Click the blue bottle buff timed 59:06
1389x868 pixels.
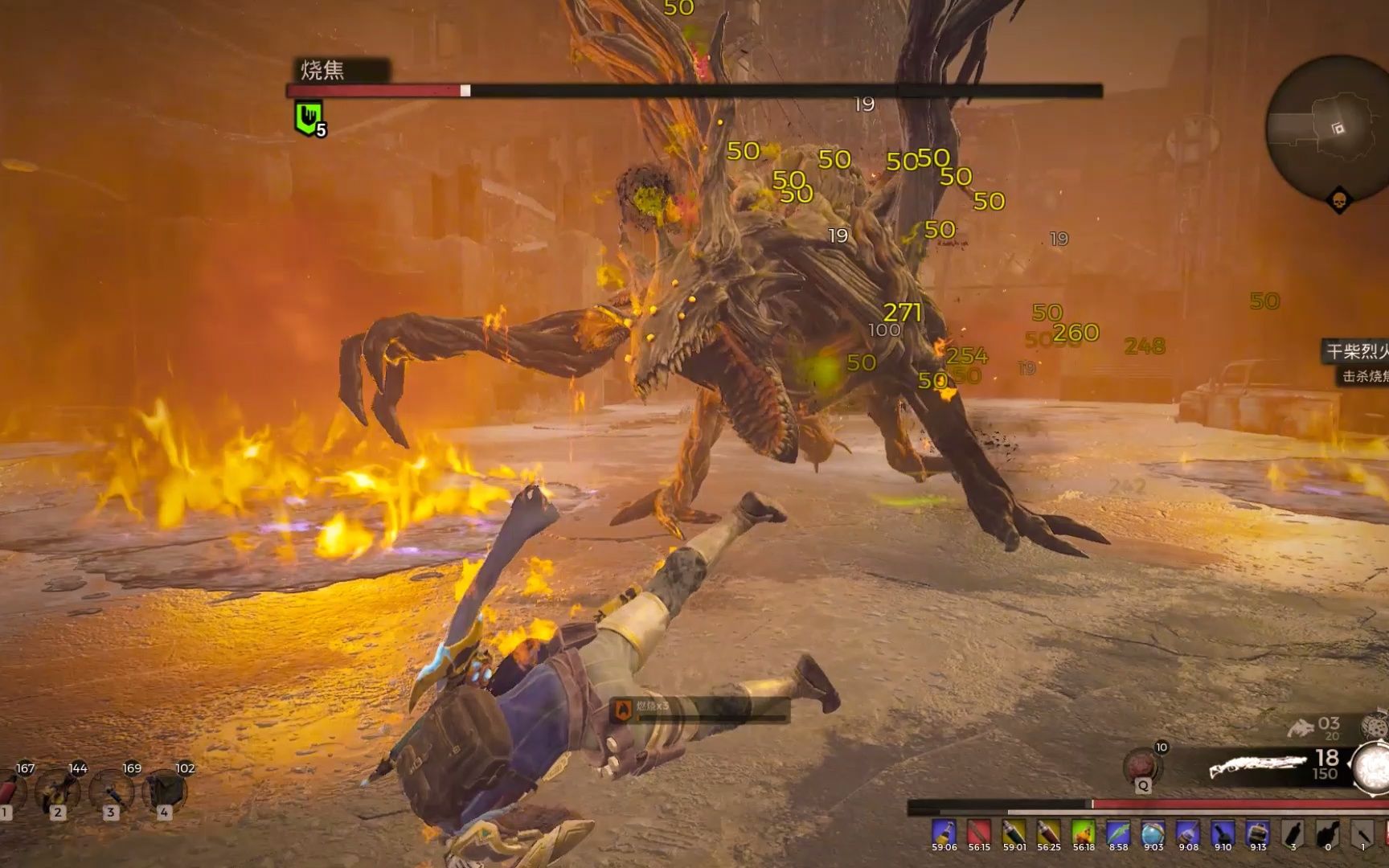pyautogui.click(x=944, y=833)
